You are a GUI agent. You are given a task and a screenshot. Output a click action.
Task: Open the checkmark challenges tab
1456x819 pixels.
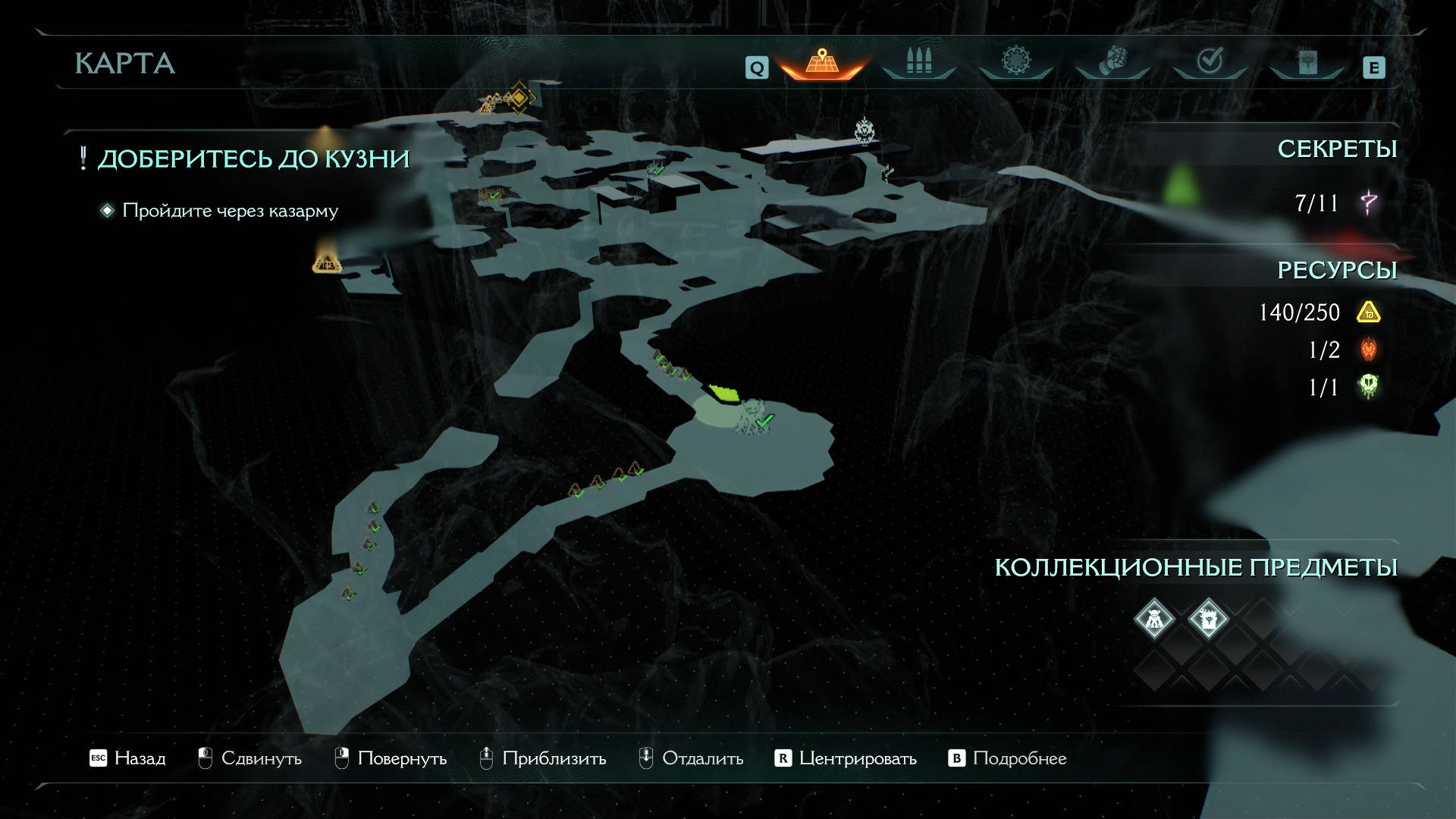pos(1210,61)
